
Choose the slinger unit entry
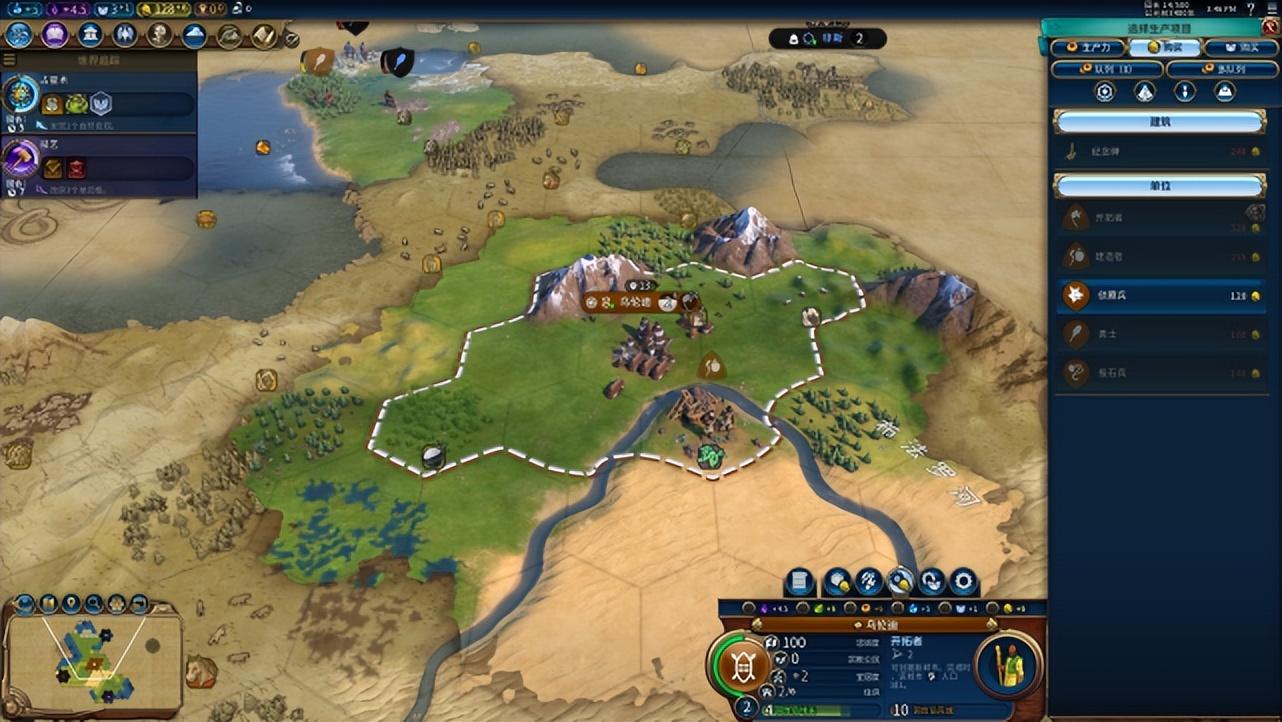[1160, 373]
